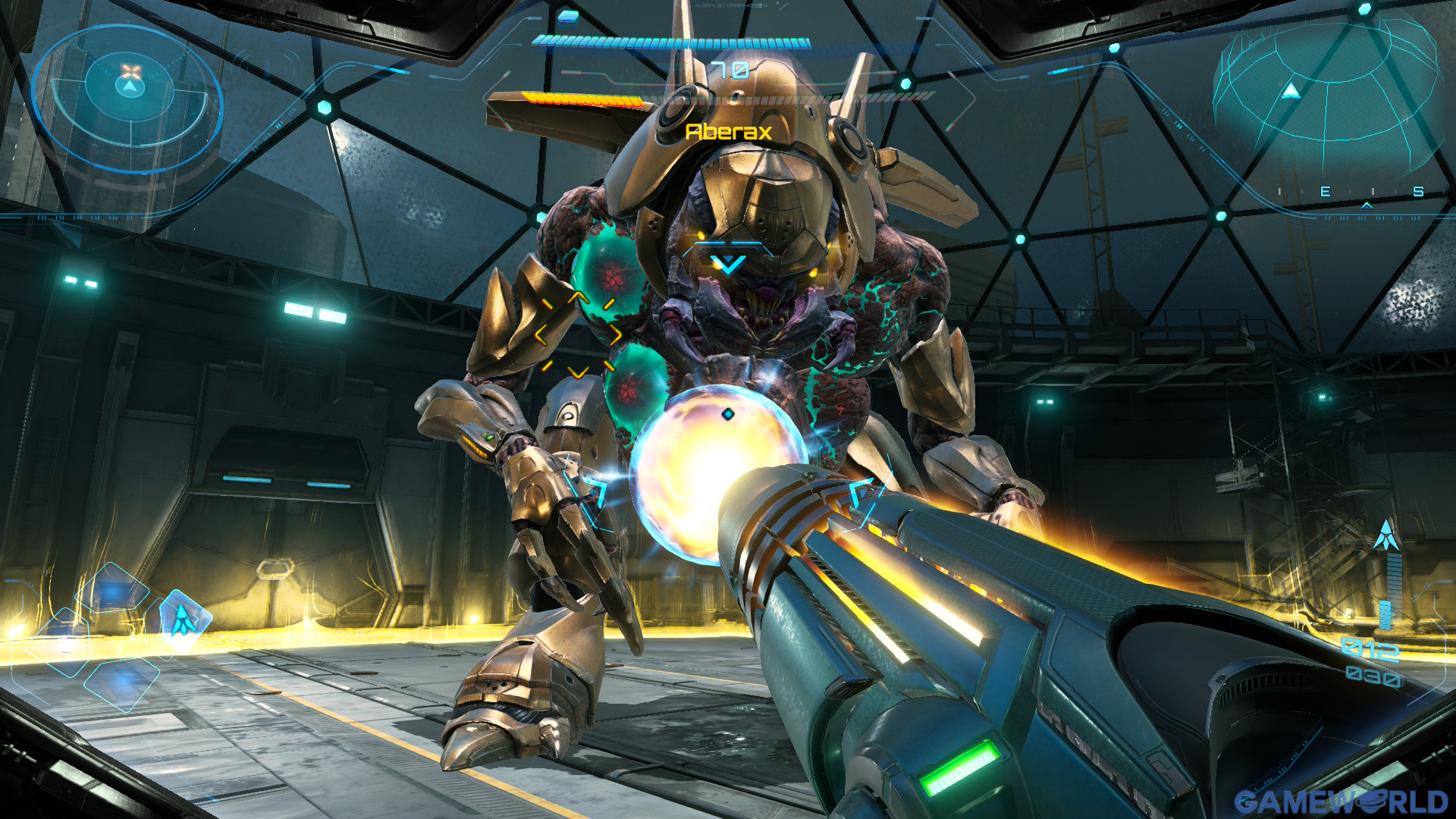Click the player arrow on the top-left radar

[130, 87]
